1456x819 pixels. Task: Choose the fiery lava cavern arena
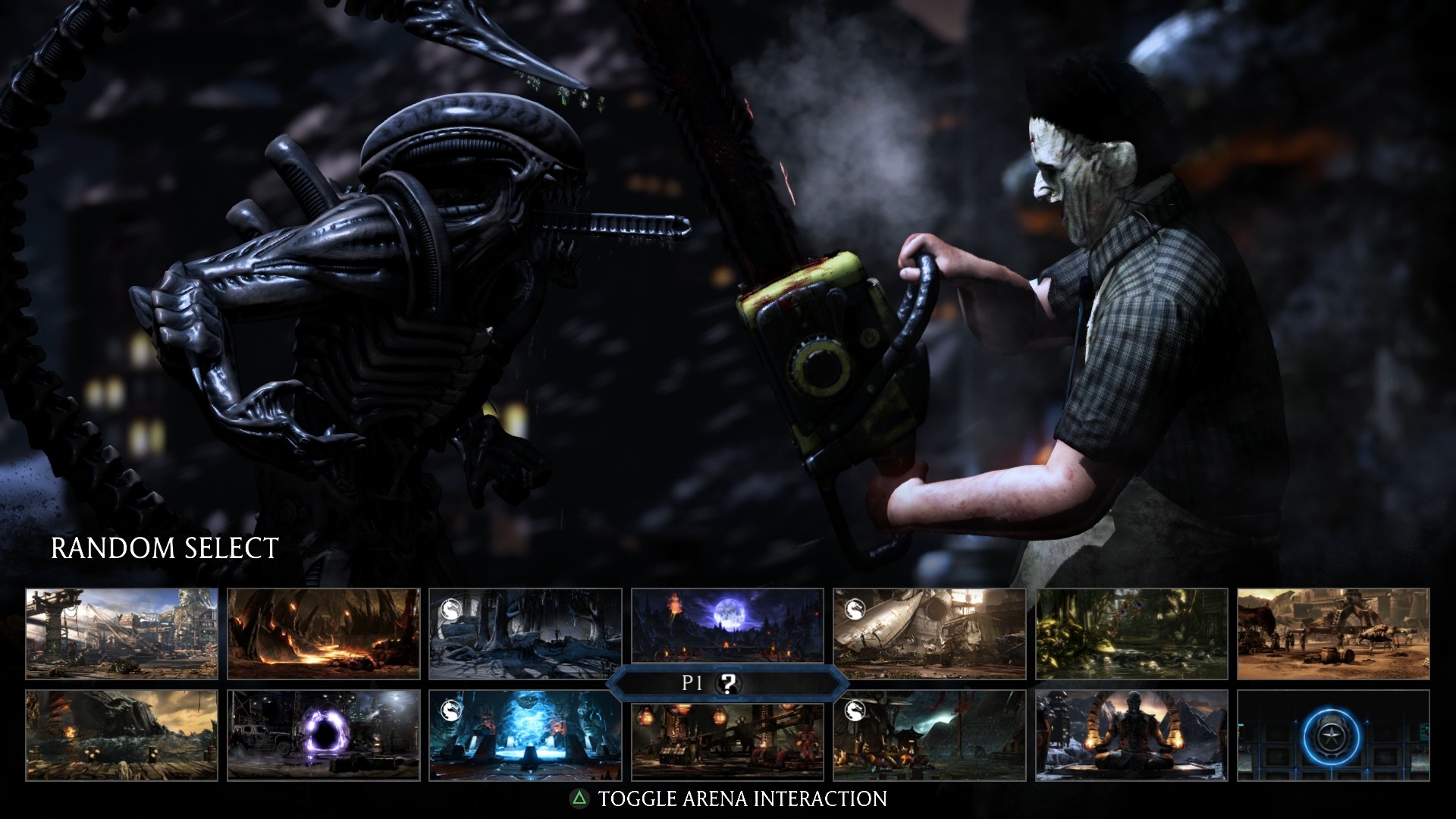[x=324, y=633]
